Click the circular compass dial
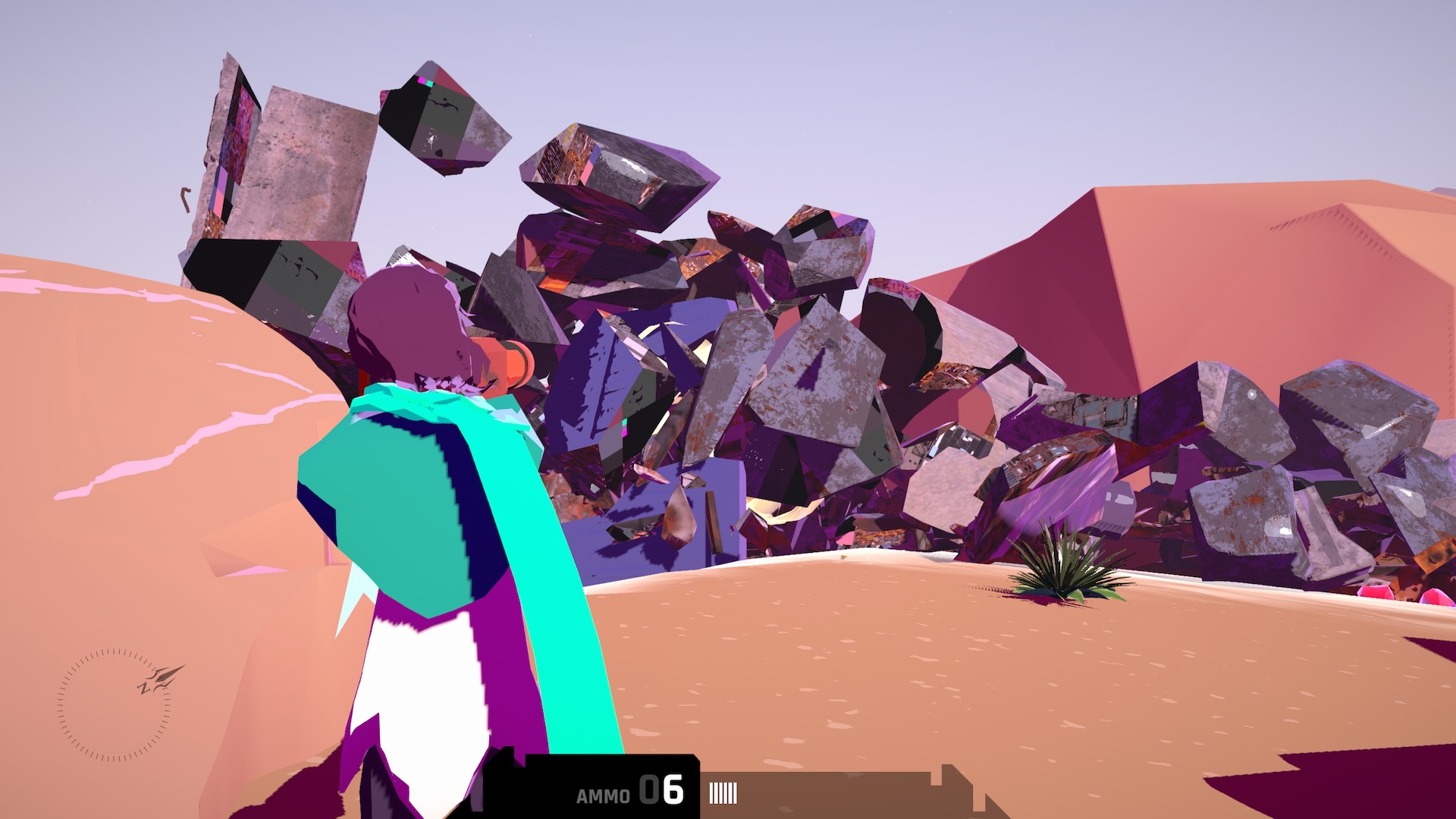 114,704
